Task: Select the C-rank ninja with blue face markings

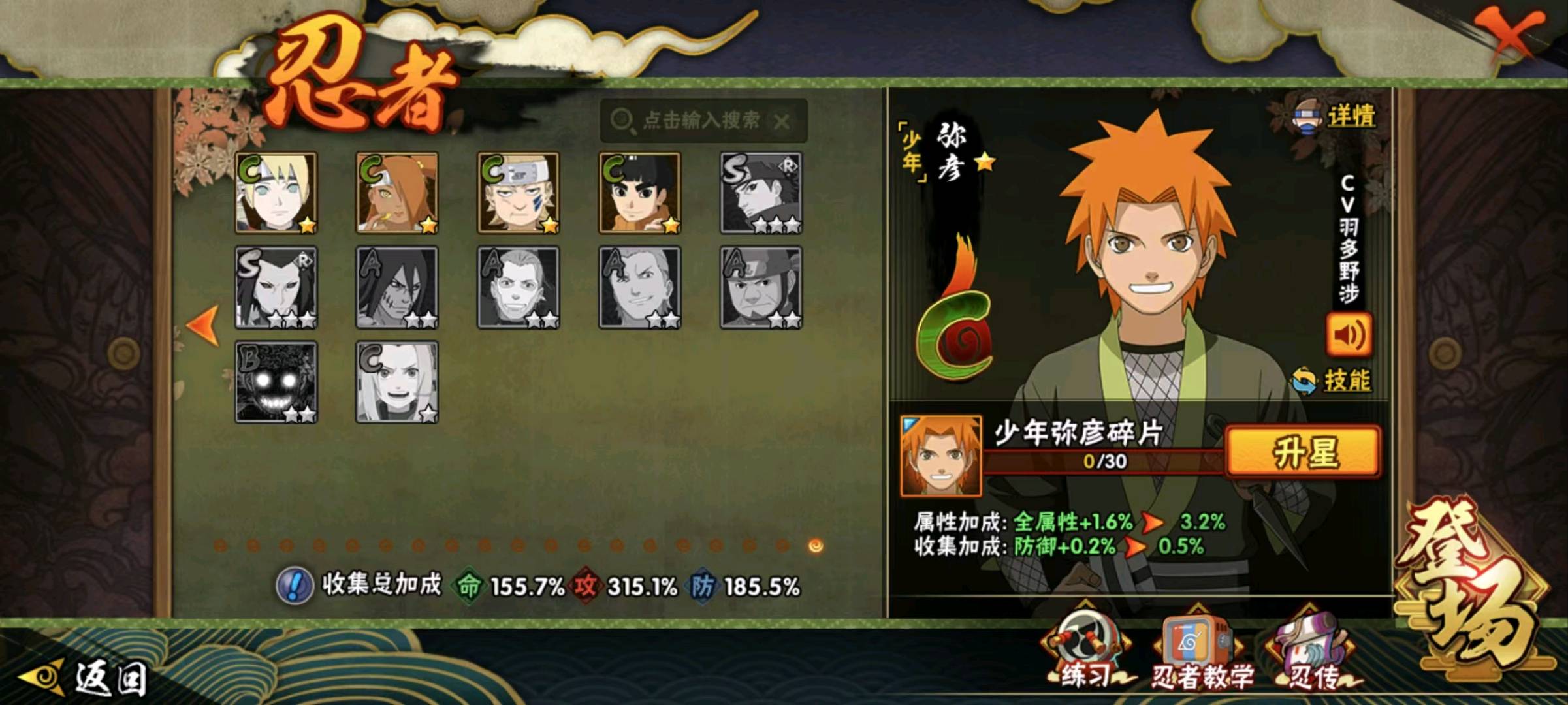Action: point(519,193)
